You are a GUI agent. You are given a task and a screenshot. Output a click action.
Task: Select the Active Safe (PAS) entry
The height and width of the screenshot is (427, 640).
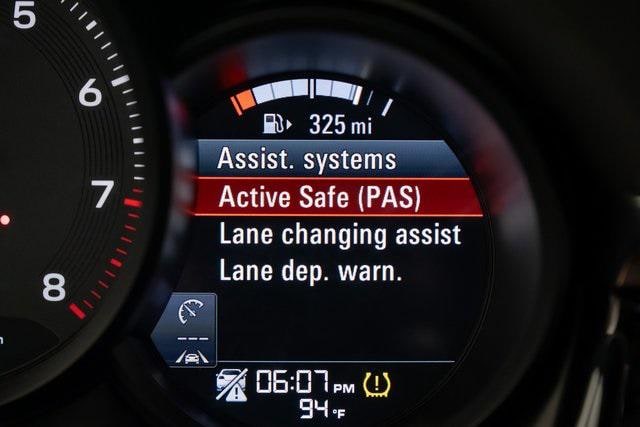pos(320,197)
